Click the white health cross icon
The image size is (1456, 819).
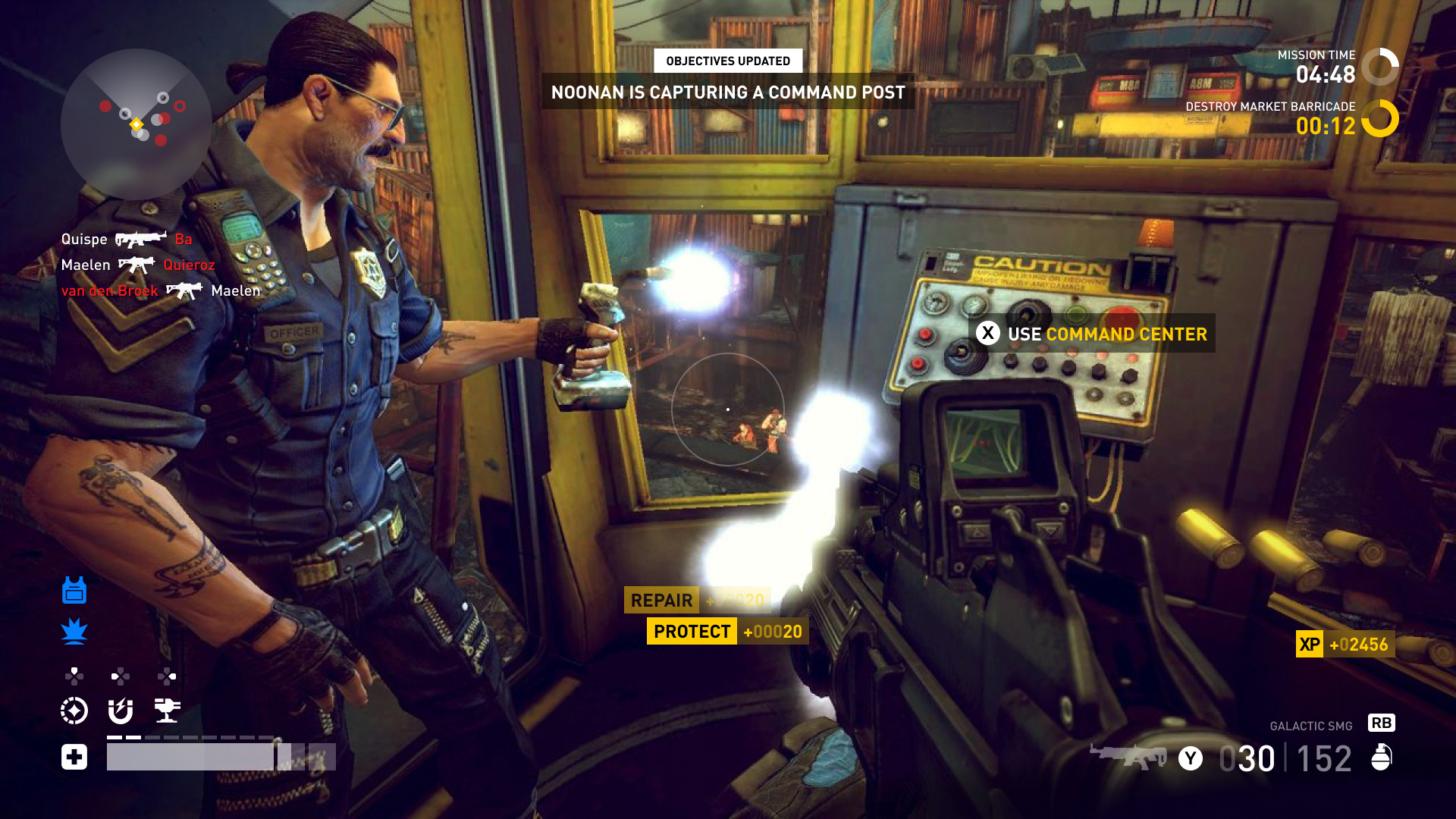74,757
